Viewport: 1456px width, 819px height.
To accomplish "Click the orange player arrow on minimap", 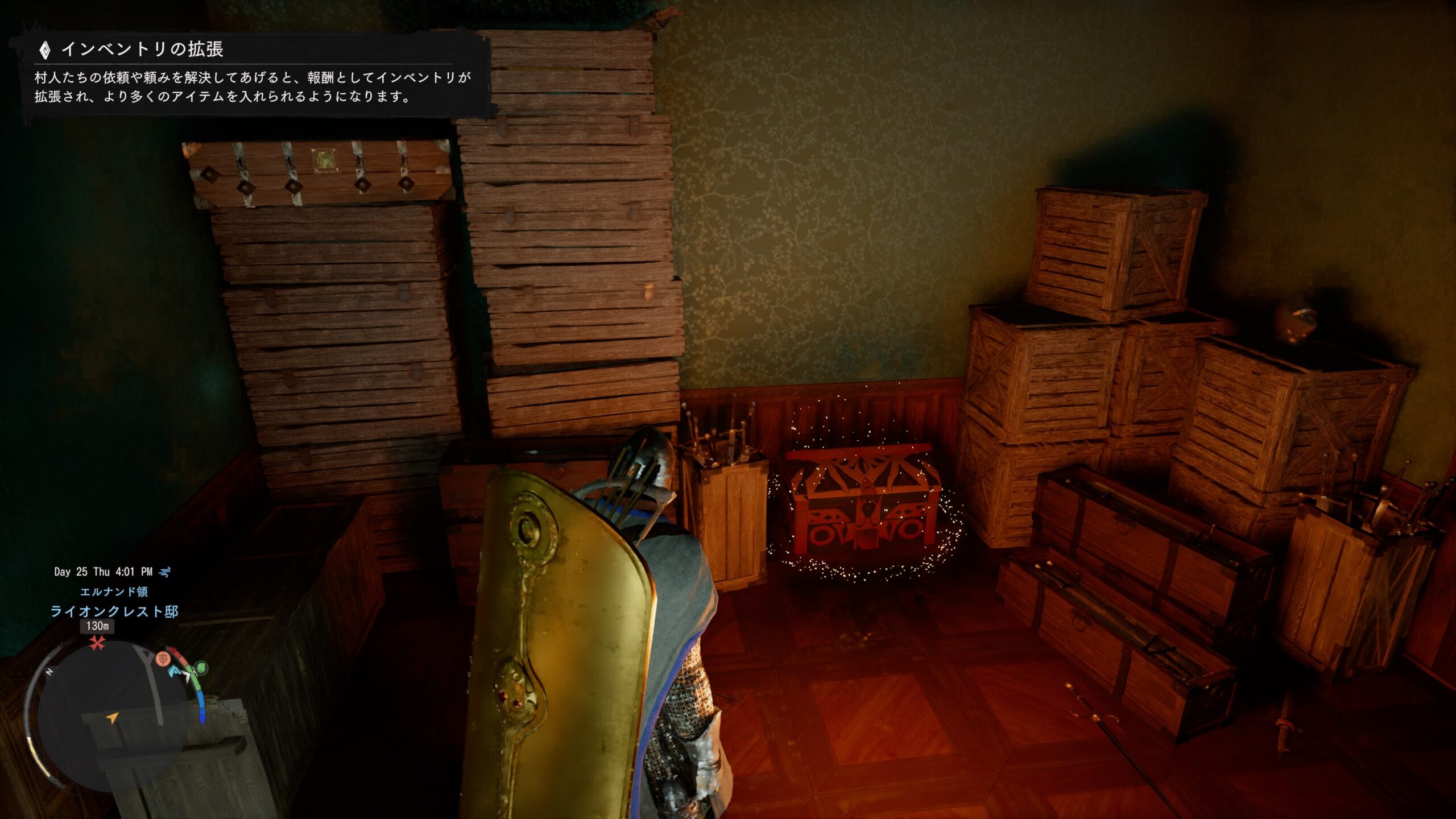I will click(x=113, y=718).
